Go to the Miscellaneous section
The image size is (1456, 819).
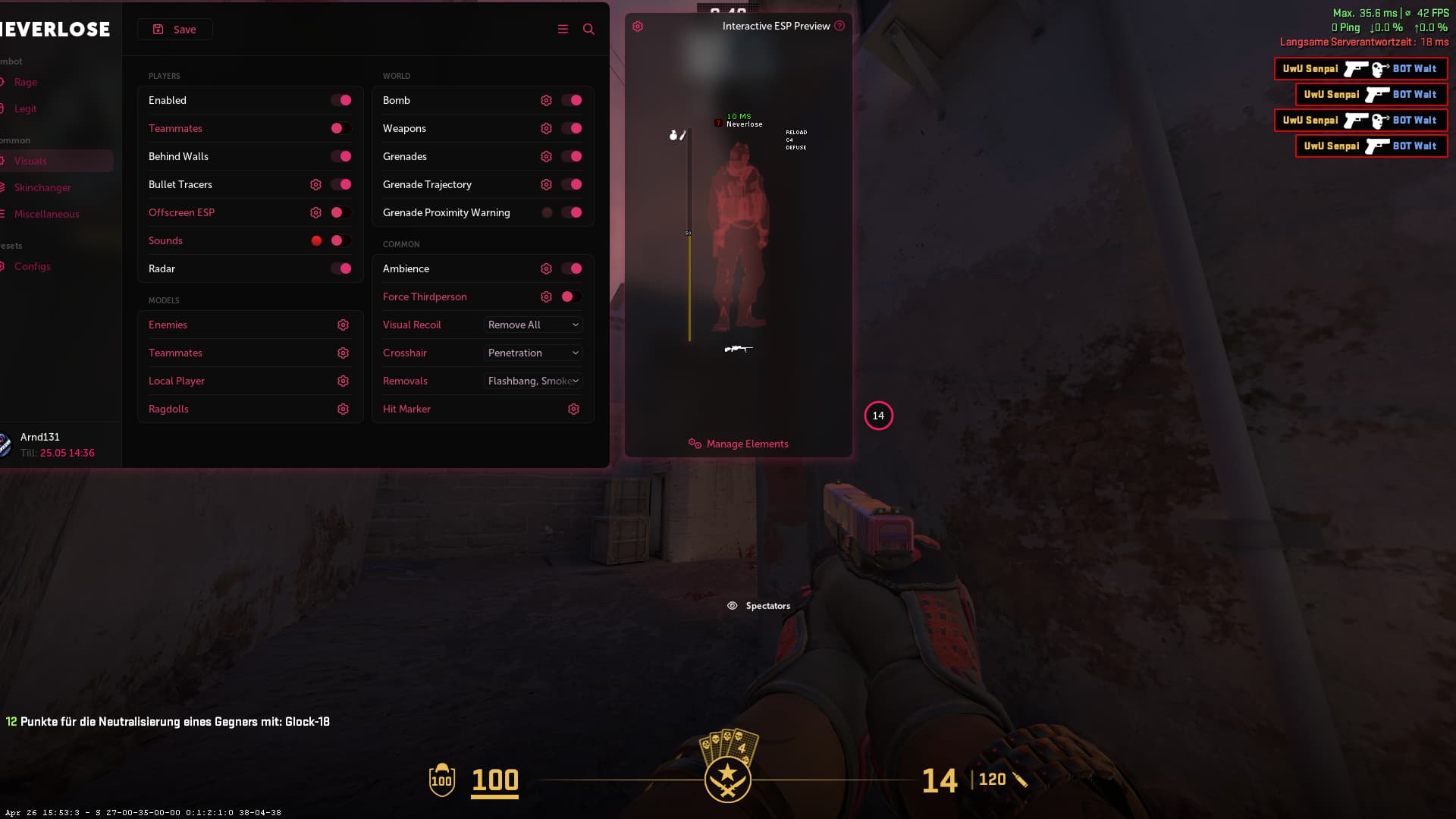tap(46, 214)
